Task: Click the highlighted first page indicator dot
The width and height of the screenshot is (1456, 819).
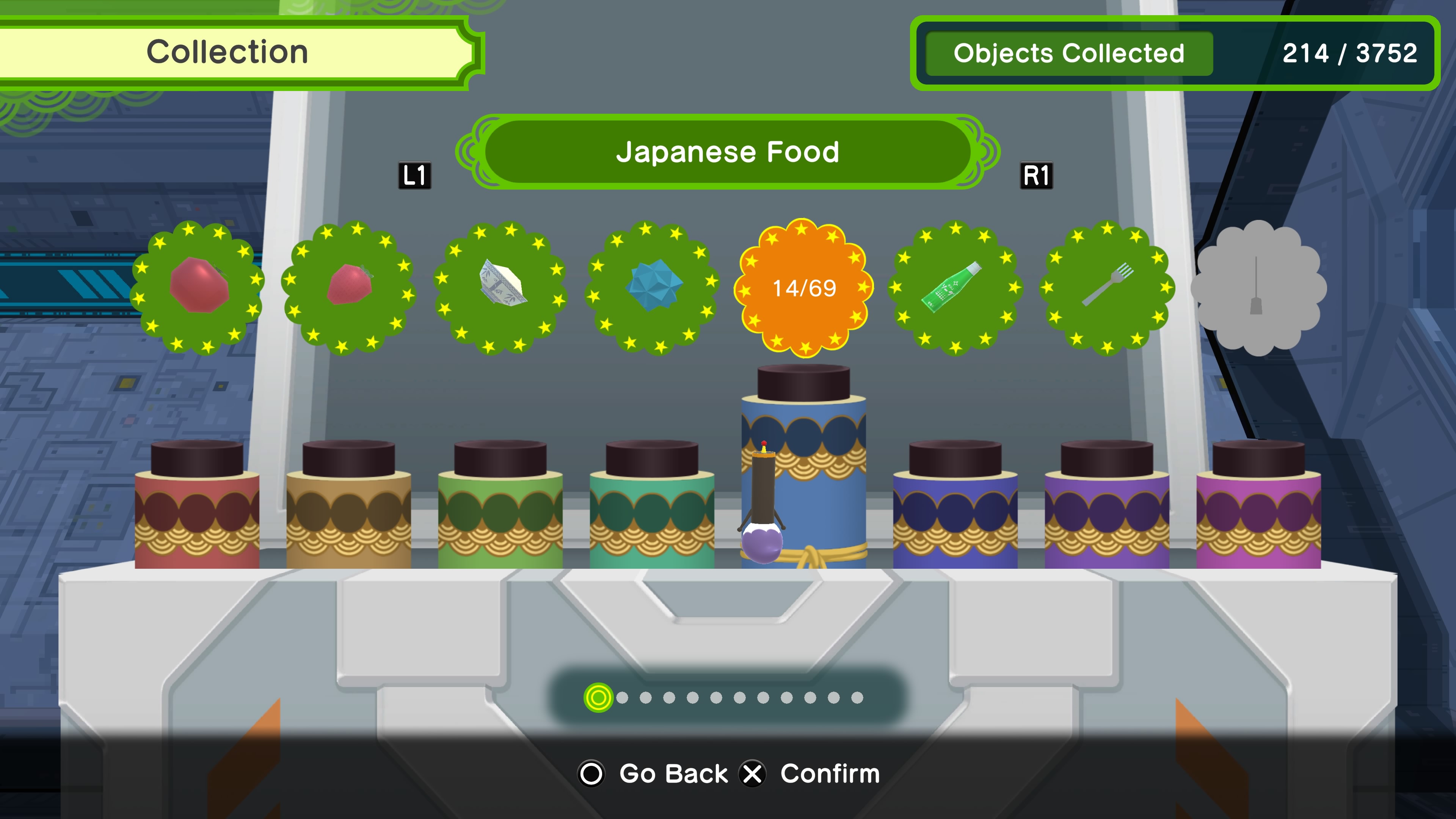Action: pyautogui.click(x=598, y=698)
